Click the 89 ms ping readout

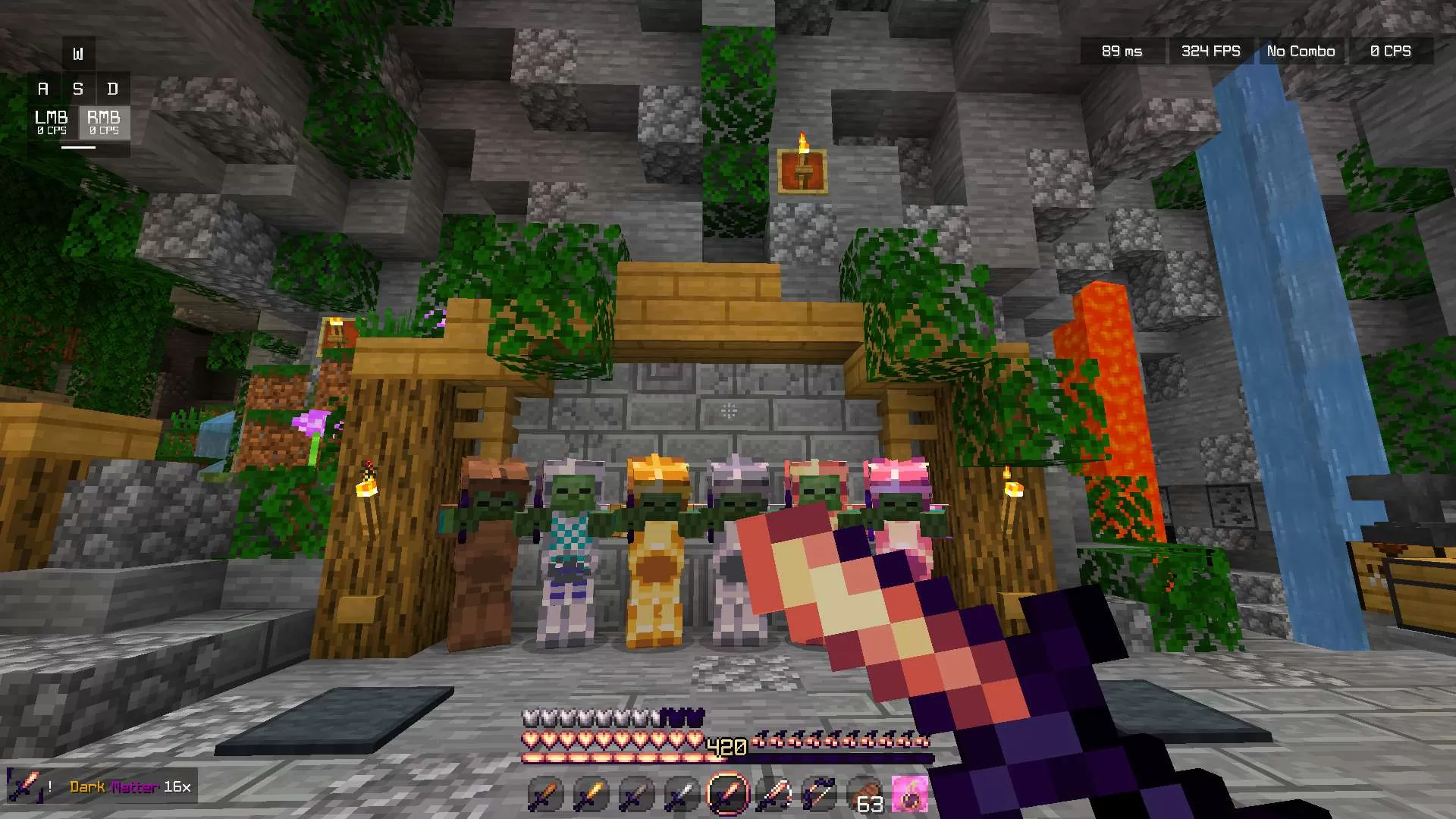pyautogui.click(x=1121, y=51)
